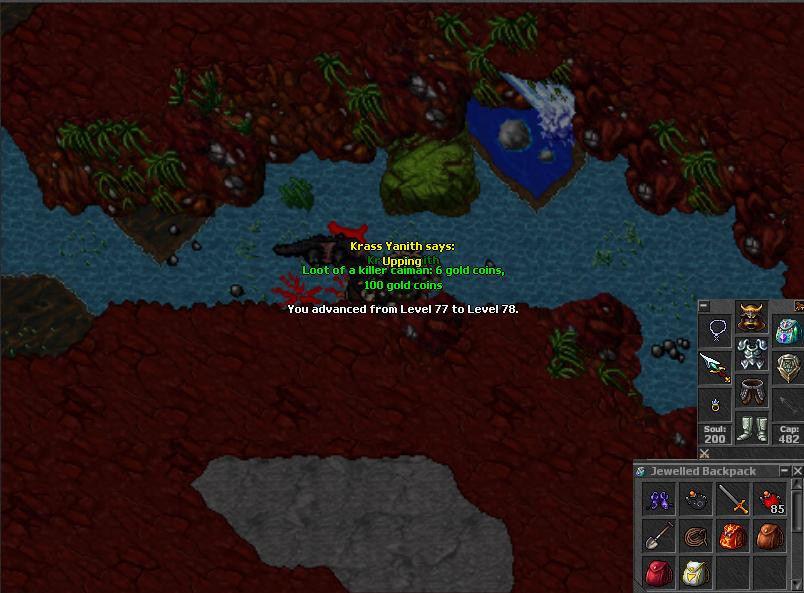
Task: Click the equipped ring slot
Action: [716, 403]
